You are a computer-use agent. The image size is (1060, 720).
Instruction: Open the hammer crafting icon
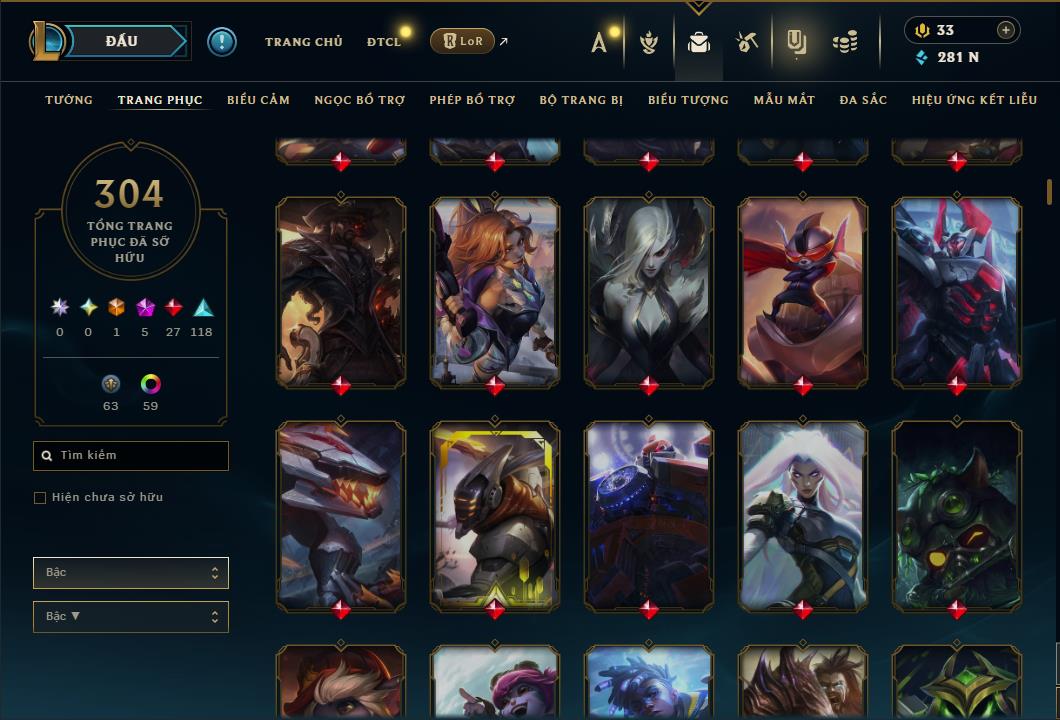point(747,42)
